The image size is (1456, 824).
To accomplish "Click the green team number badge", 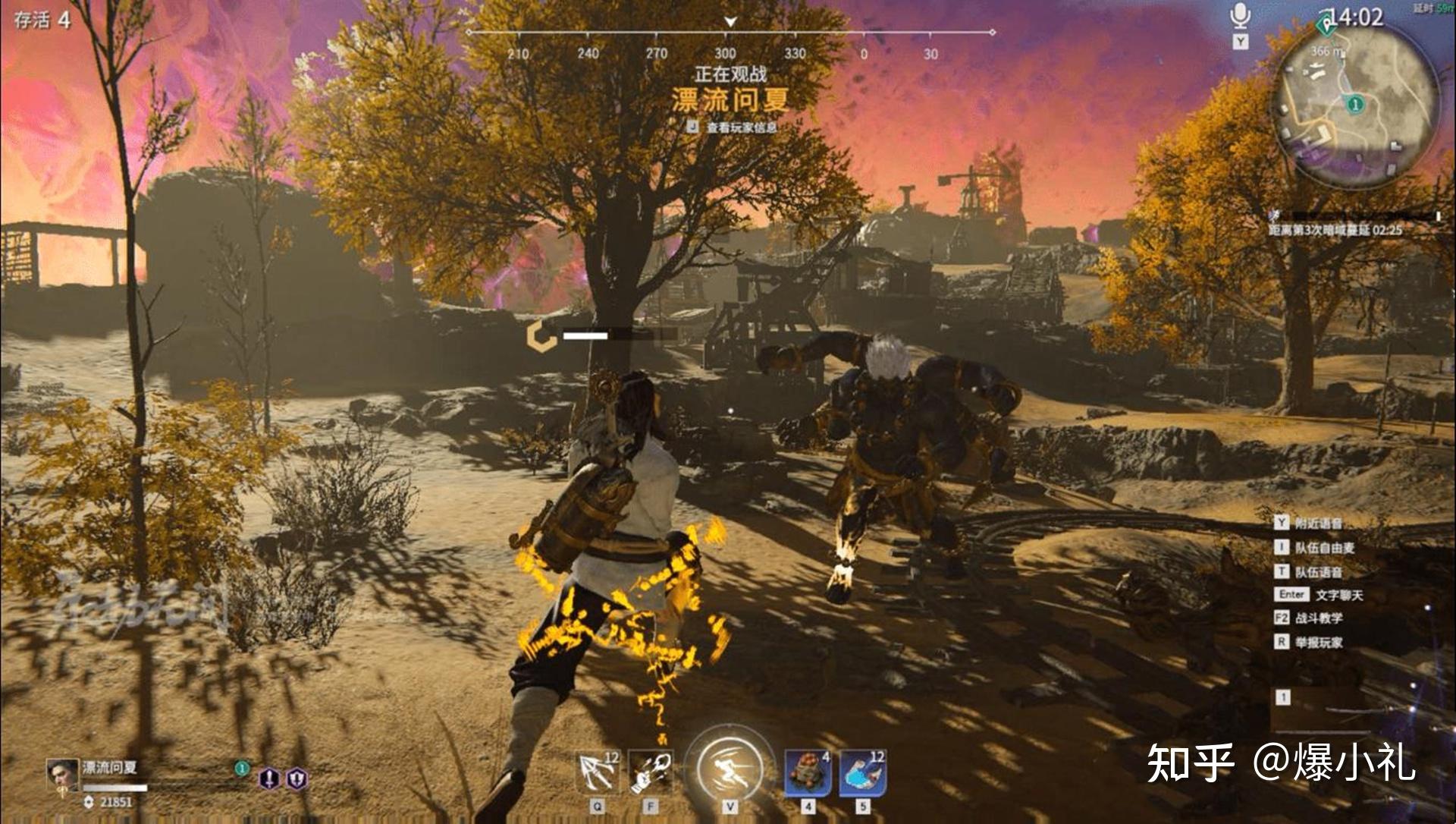I will tap(241, 768).
